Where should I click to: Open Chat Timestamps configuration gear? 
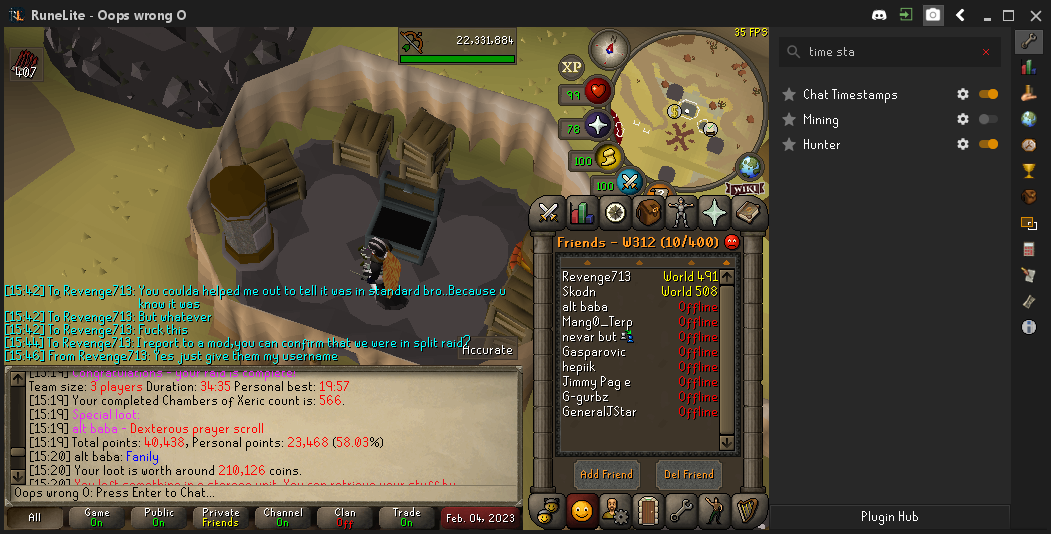(x=963, y=94)
